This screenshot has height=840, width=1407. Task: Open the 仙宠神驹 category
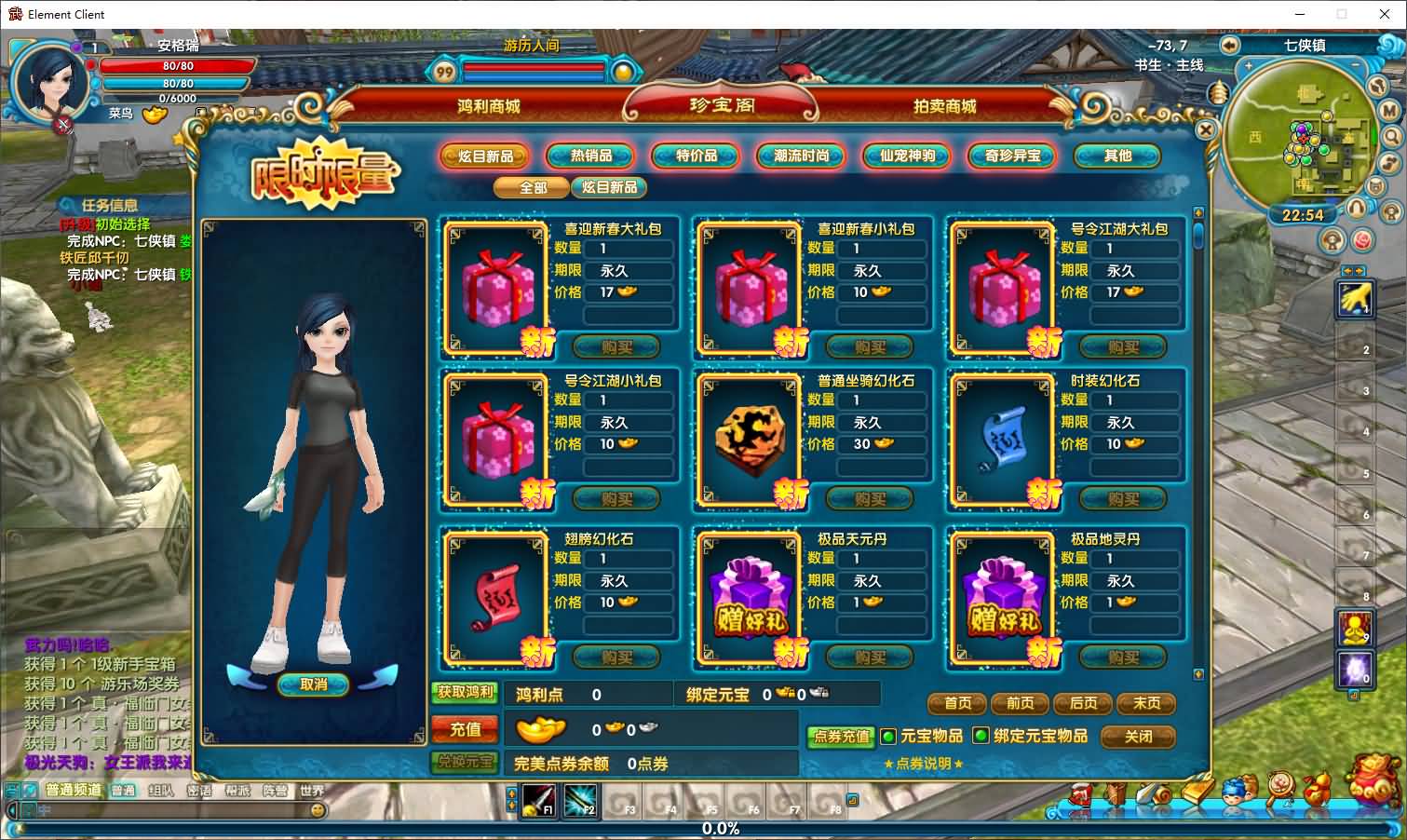point(907,156)
